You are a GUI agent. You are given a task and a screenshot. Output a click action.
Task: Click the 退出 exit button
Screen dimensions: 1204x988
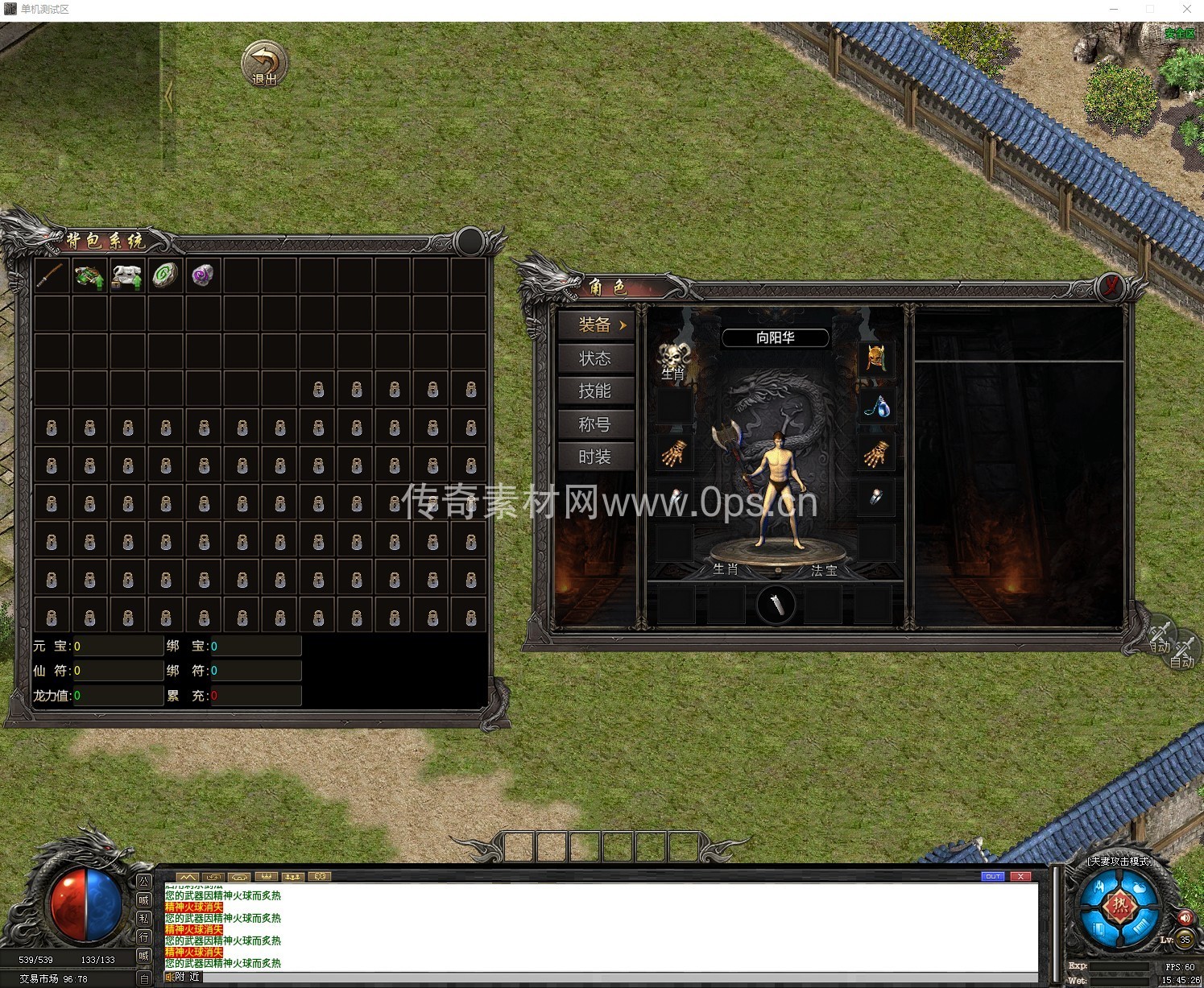(x=264, y=64)
